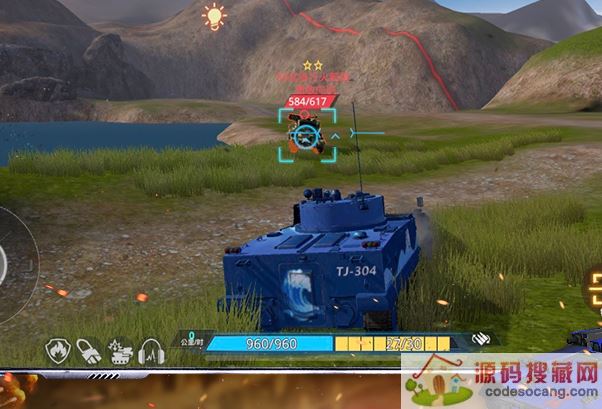Activate the fire shield skill icon
Image resolution: width=602 pixels, height=409 pixels.
pyautogui.click(x=57, y=351)
